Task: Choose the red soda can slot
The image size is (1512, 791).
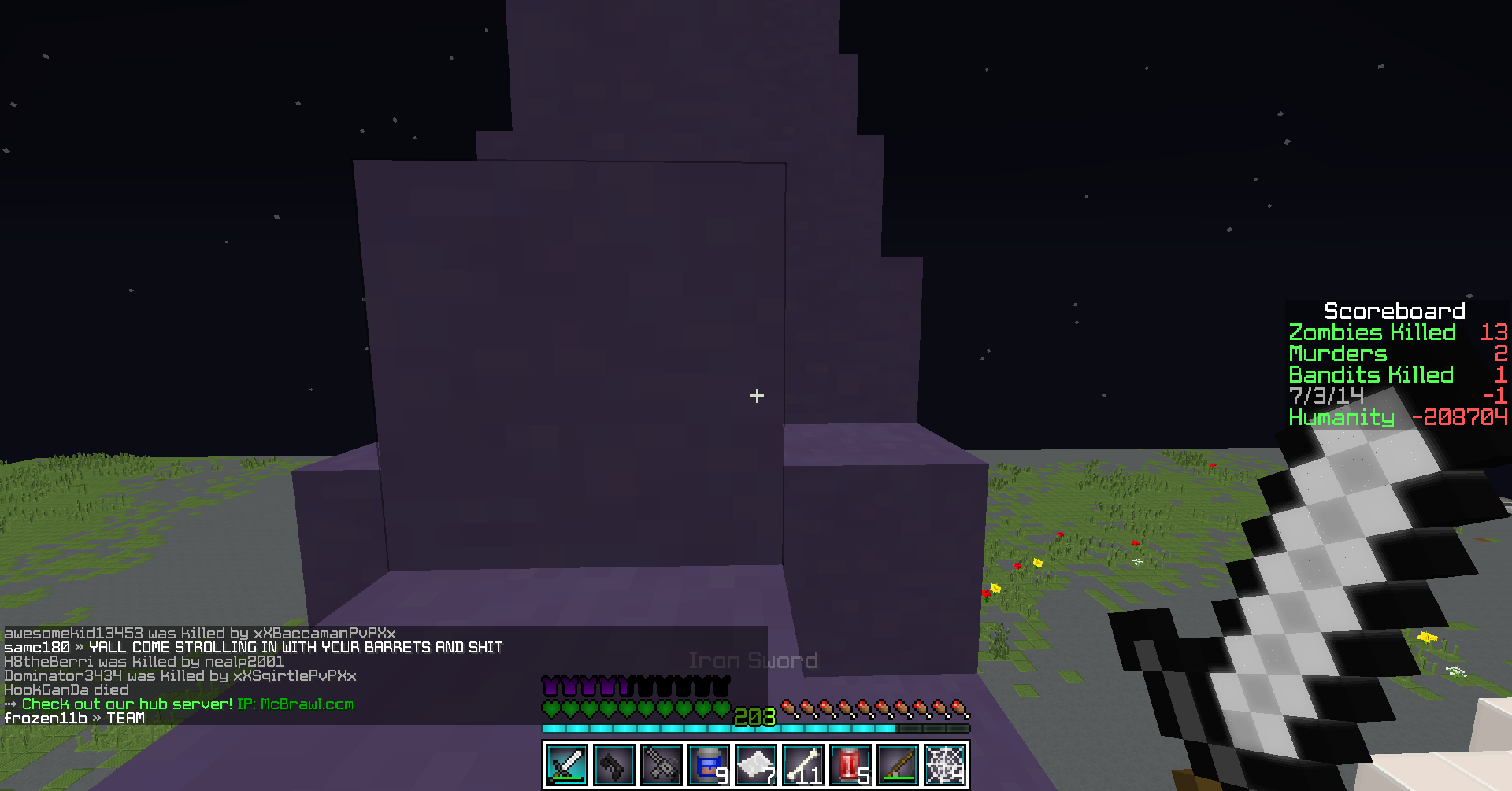Action: click(850, 764)
